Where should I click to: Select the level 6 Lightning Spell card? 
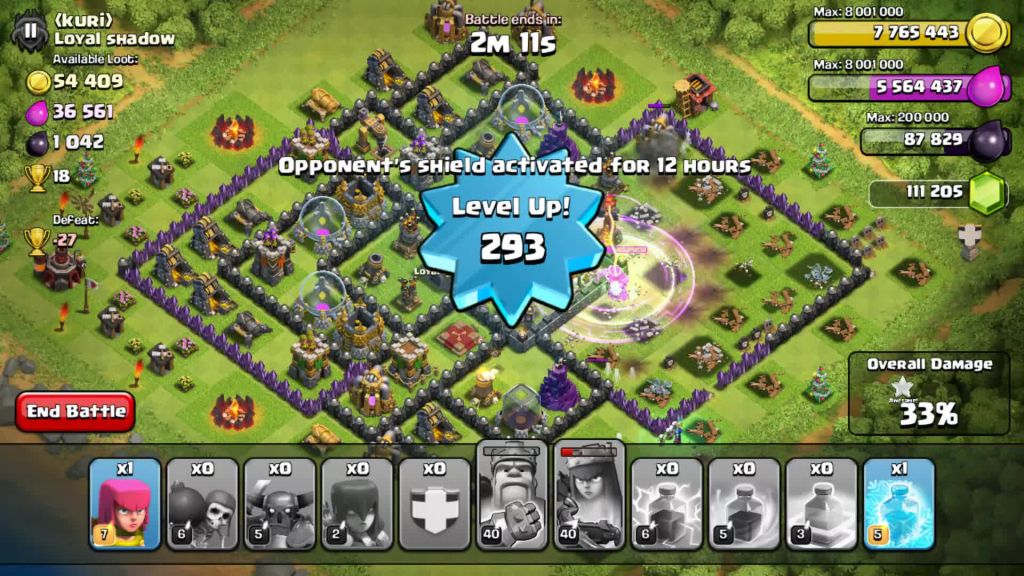(666, 503)
